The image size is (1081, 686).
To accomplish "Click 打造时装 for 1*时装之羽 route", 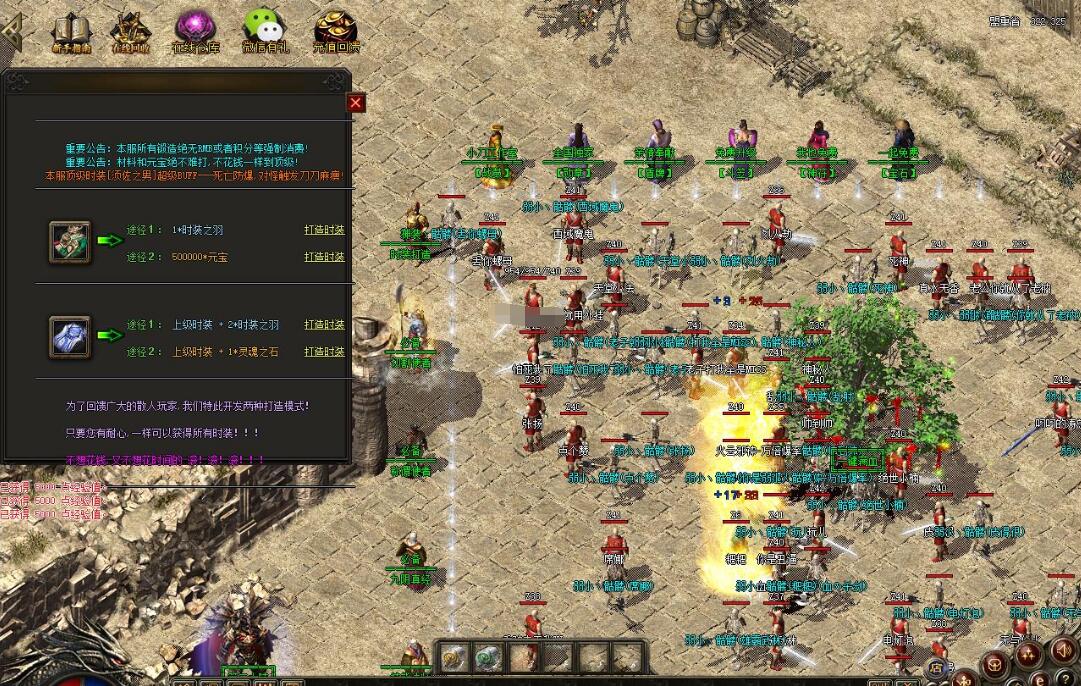I will [x=324, y=230].
